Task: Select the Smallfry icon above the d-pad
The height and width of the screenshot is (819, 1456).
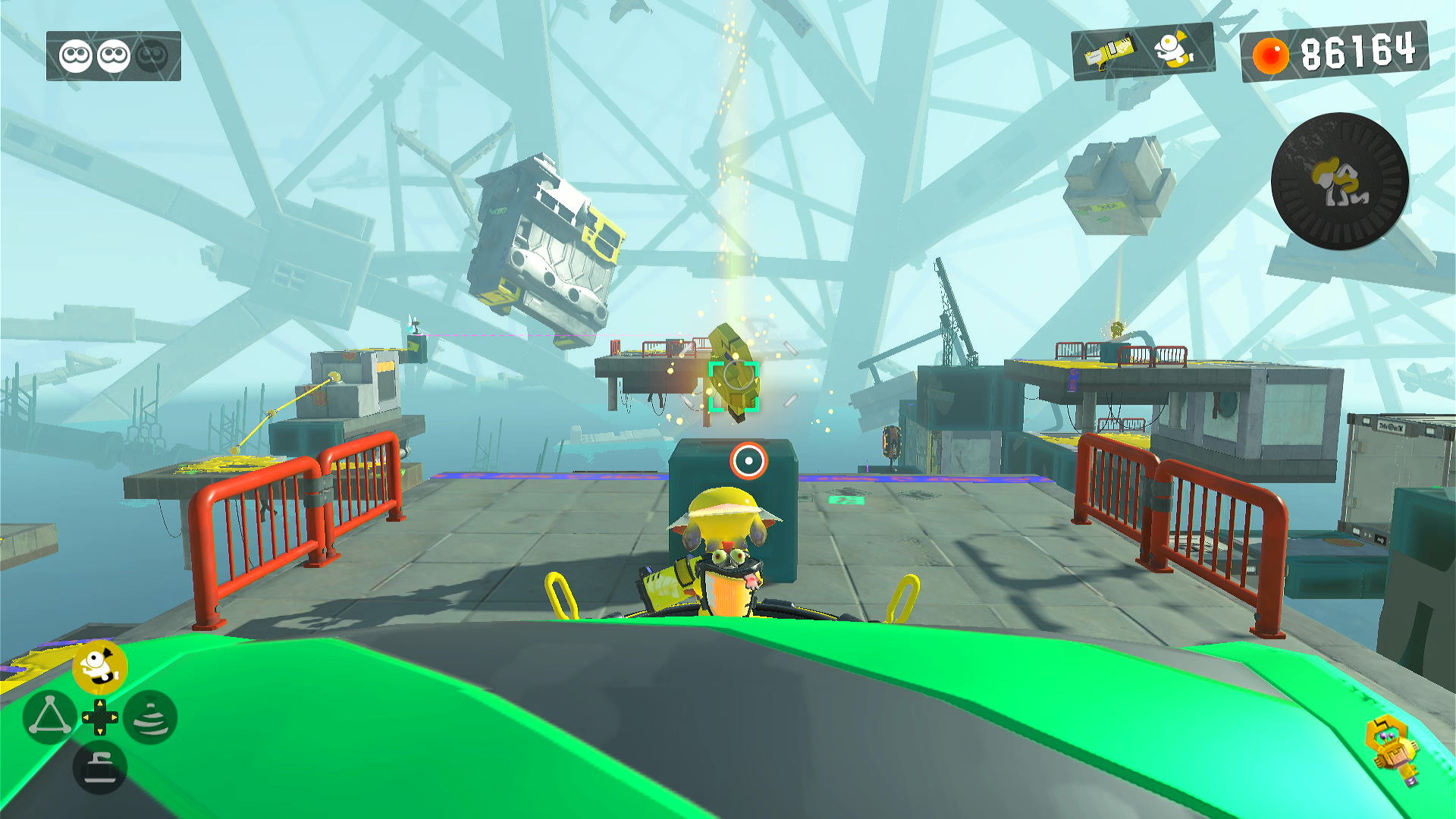Action: 99,667
